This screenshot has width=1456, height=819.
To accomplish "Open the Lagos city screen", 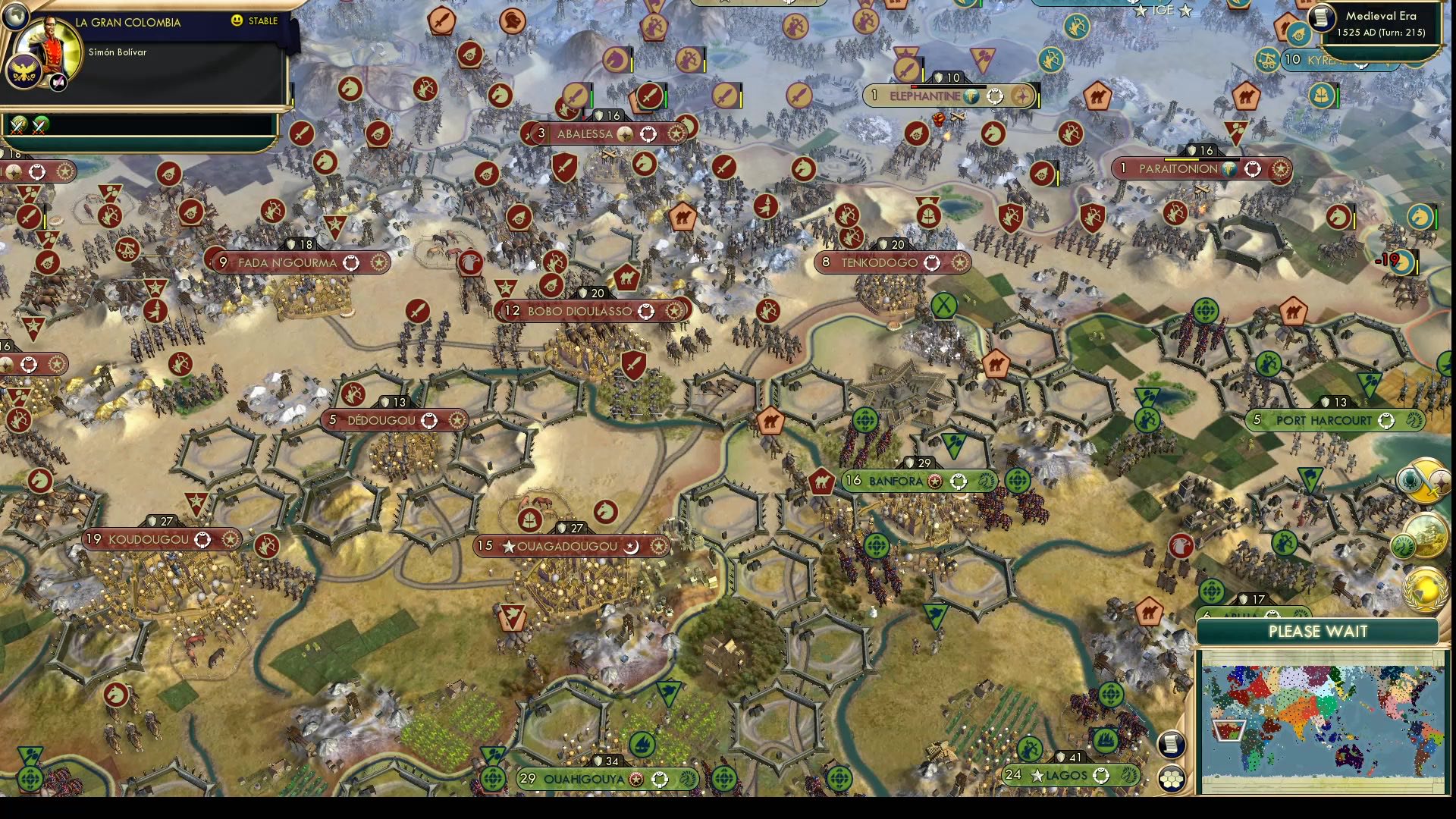I will [1063, 775].
